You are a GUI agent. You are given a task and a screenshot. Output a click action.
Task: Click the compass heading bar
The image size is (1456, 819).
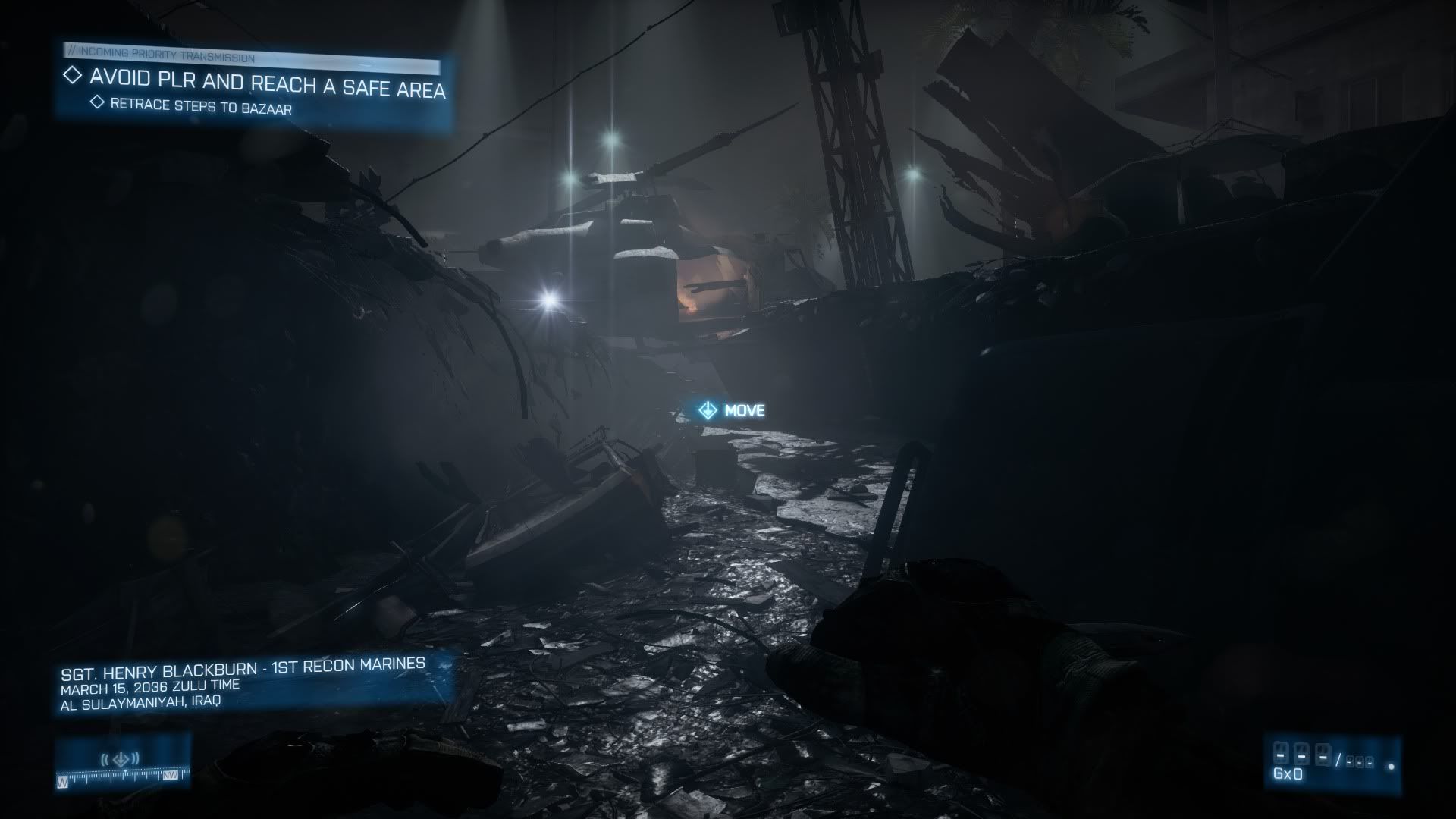click(121, 777)
